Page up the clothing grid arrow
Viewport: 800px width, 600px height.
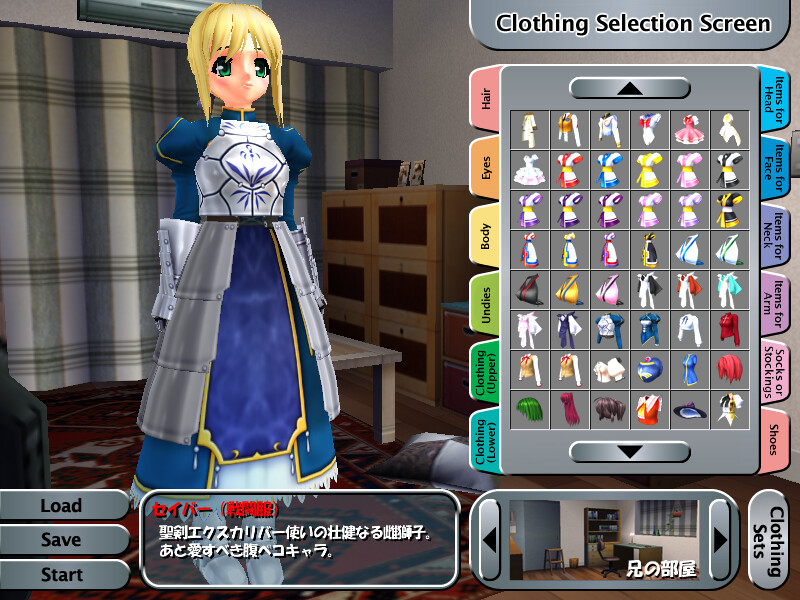click(x=629, y=88)
